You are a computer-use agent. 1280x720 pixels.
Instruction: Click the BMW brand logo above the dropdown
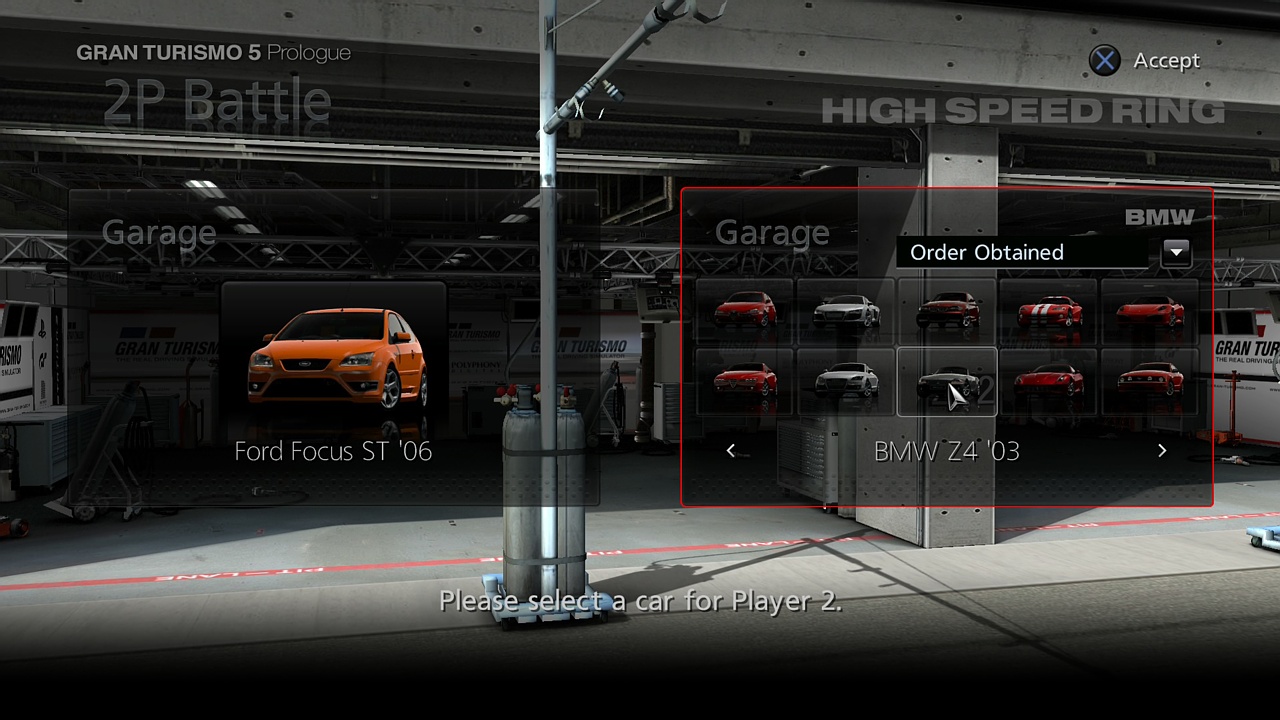(1158, 216)
